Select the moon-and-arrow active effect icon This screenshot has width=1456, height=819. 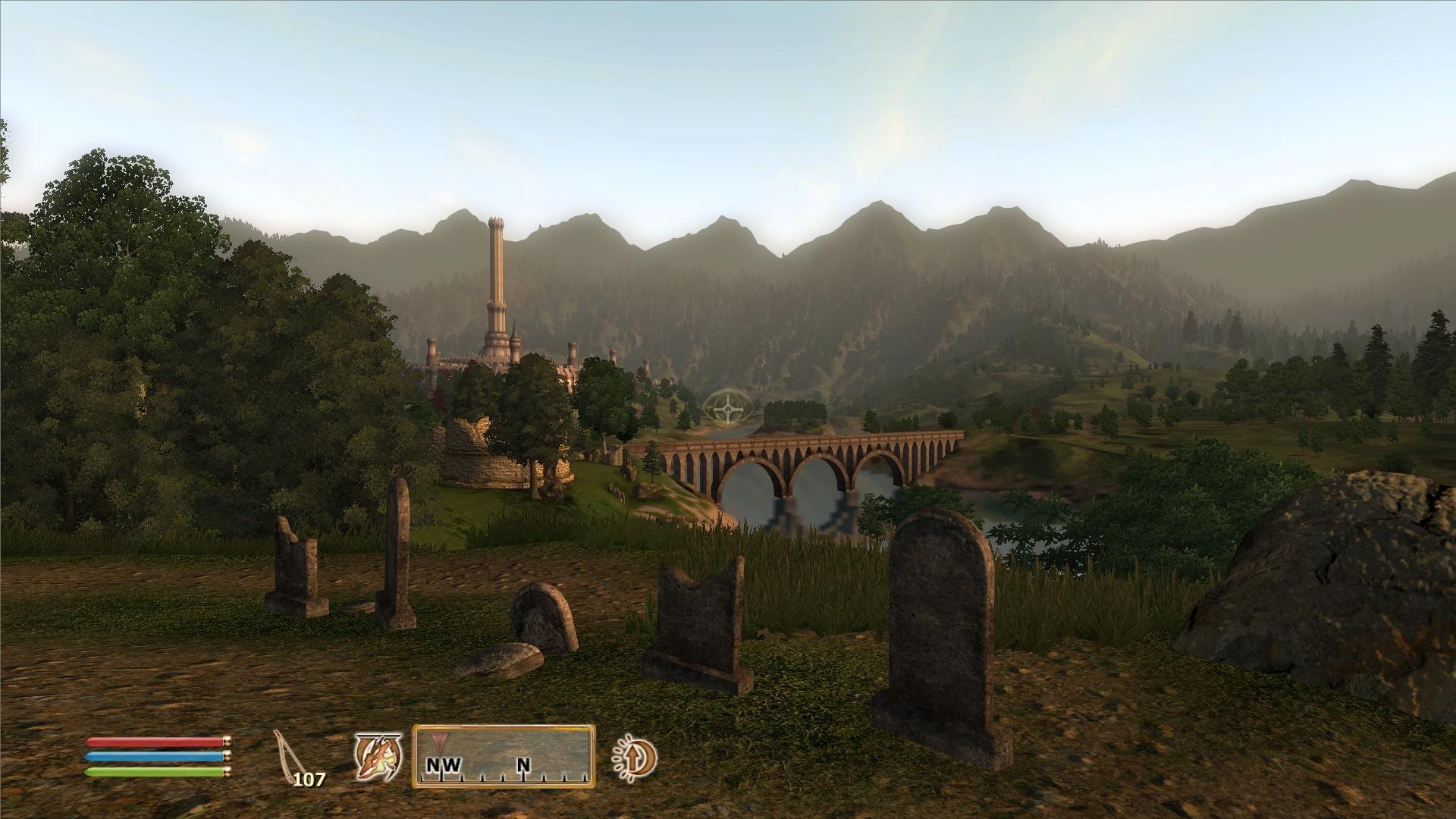634,757
